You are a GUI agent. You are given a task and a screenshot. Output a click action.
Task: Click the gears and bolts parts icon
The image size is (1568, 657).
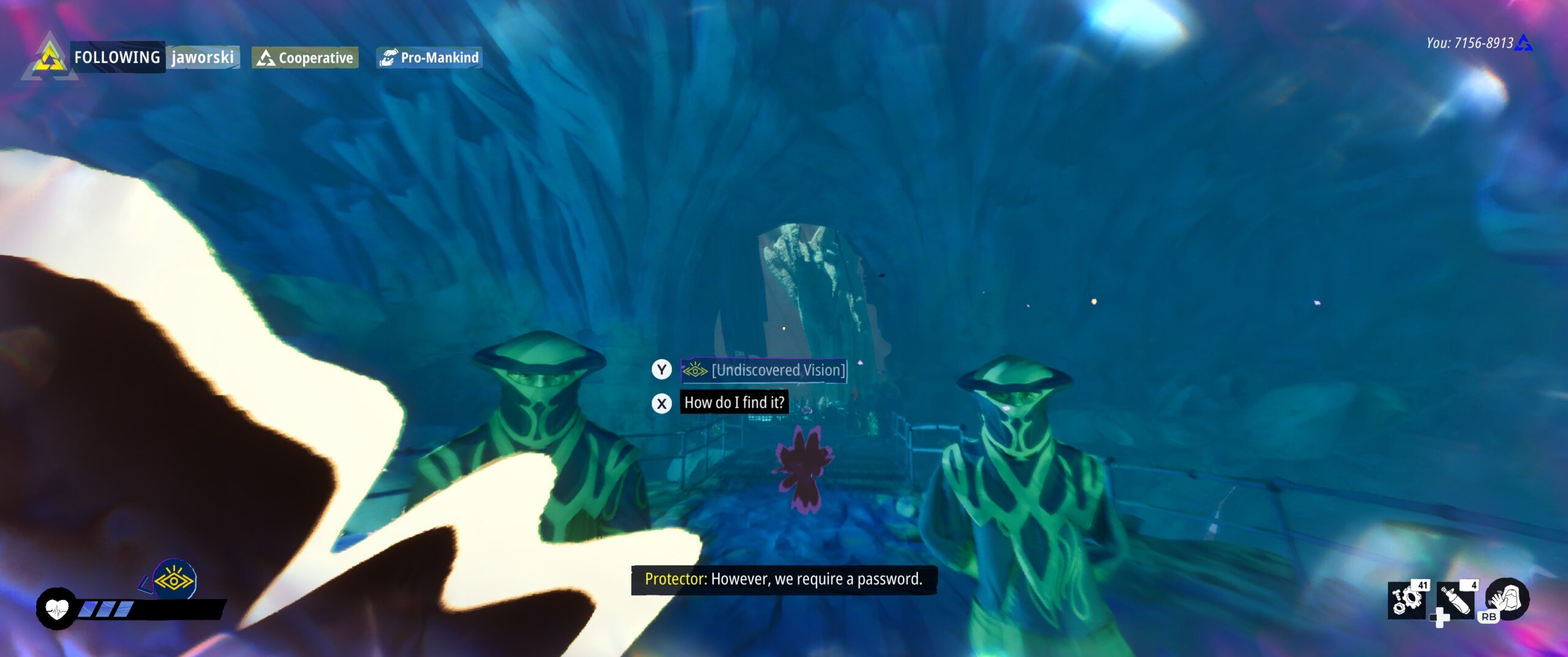(x=1406, y=598)
